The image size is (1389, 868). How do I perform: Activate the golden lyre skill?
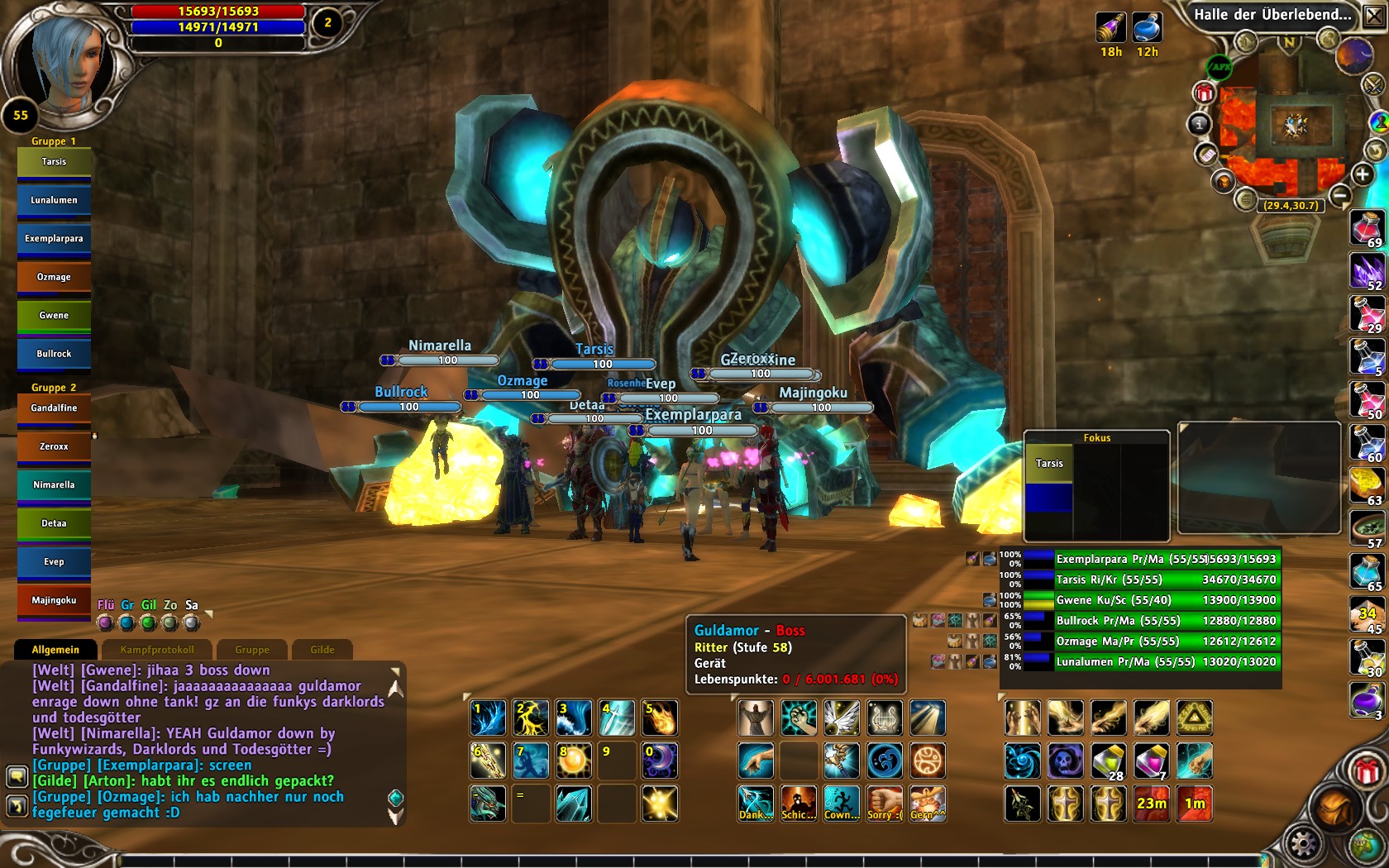(x=884, y=718)
